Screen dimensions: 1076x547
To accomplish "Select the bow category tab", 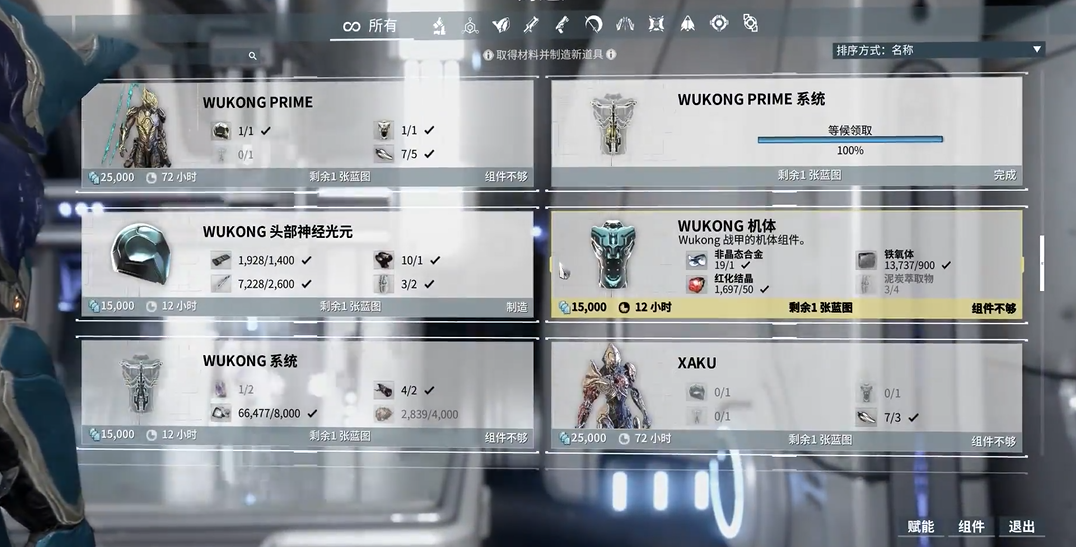I will (x=593, y=25).
